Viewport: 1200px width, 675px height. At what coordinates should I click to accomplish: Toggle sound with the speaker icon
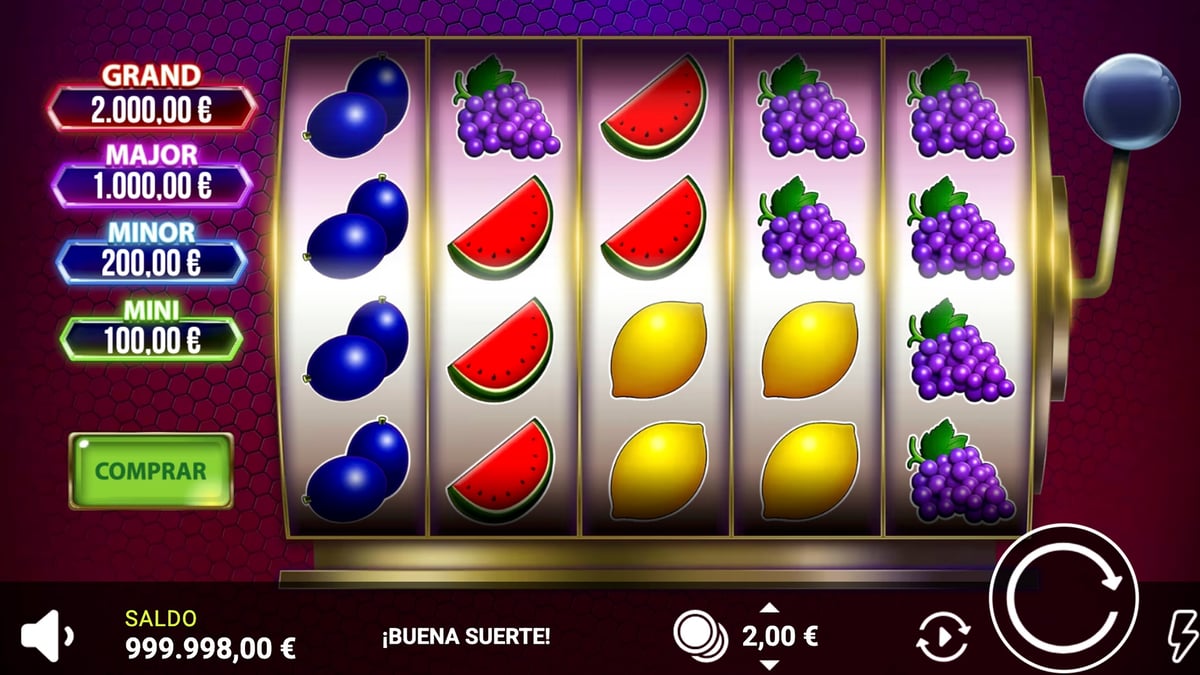coord(46,635)
